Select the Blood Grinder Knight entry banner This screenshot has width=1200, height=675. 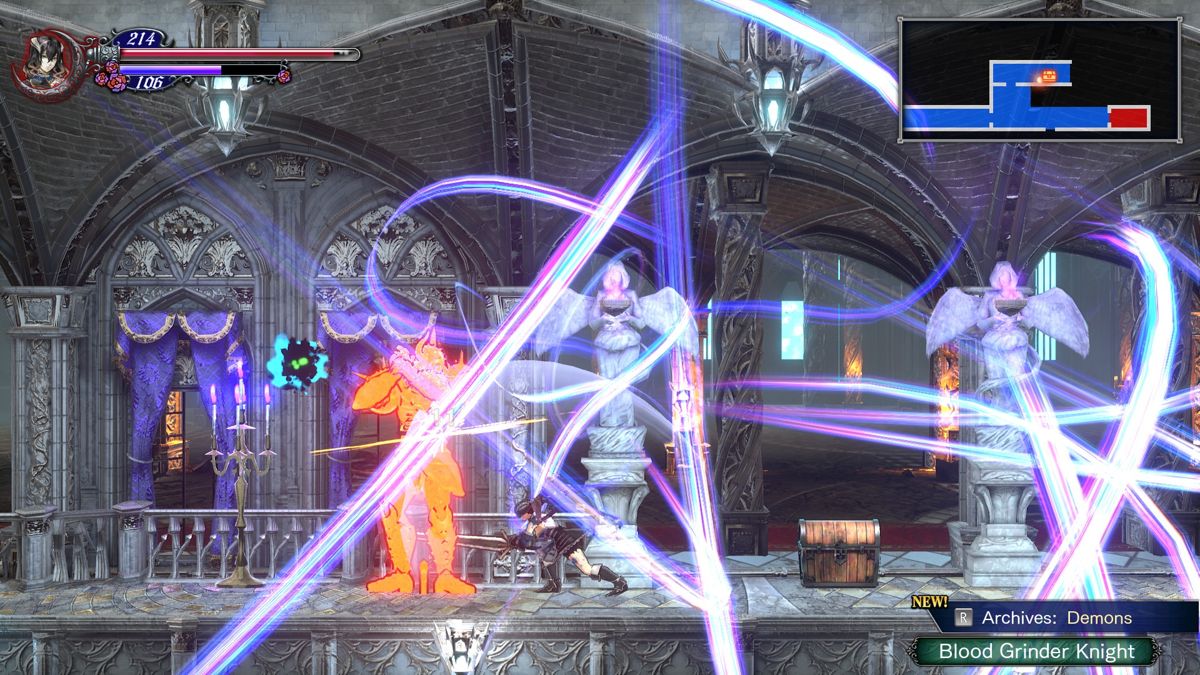coord(1036,652)
